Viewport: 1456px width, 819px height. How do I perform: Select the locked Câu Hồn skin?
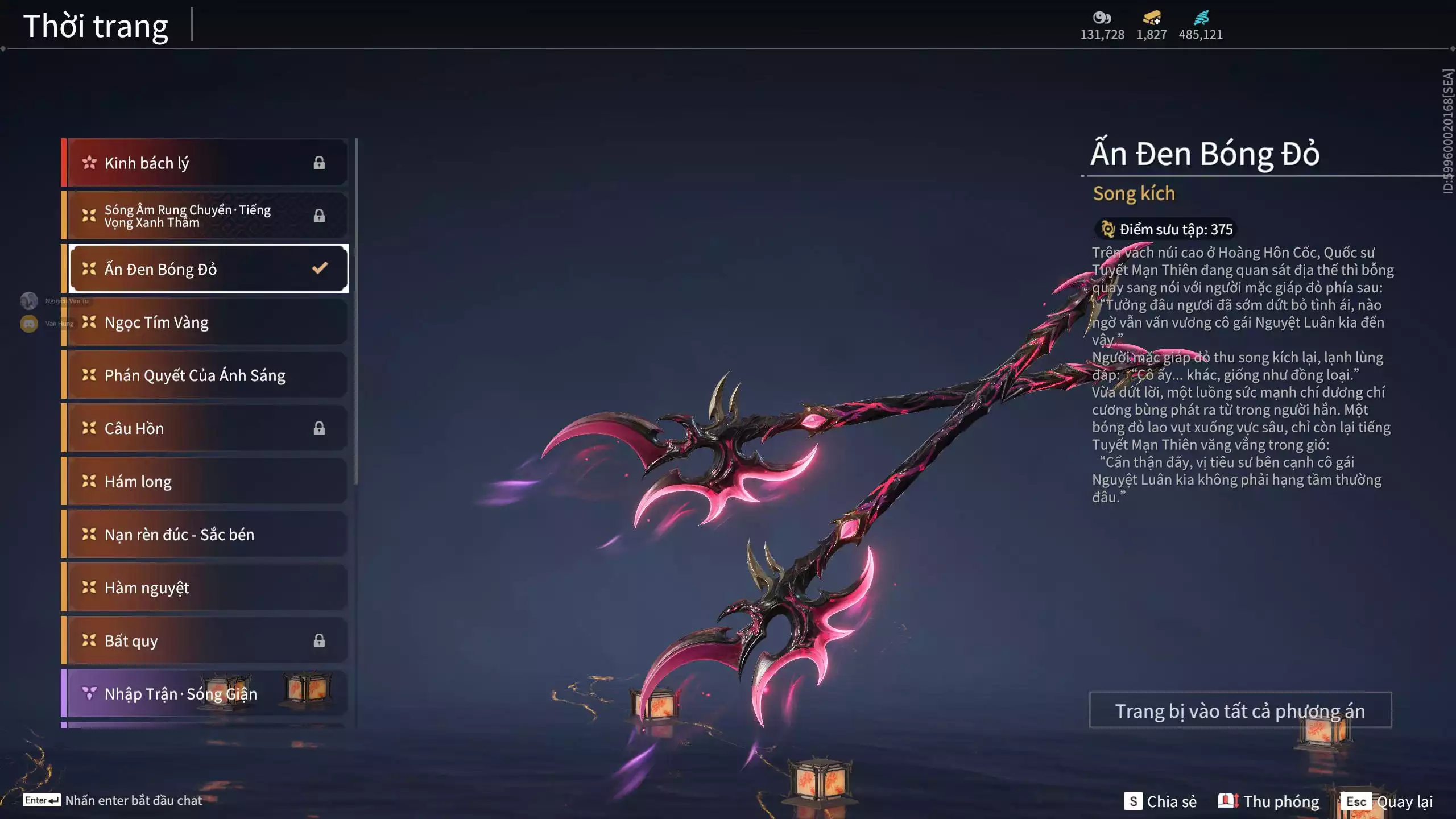pos(205,428)
